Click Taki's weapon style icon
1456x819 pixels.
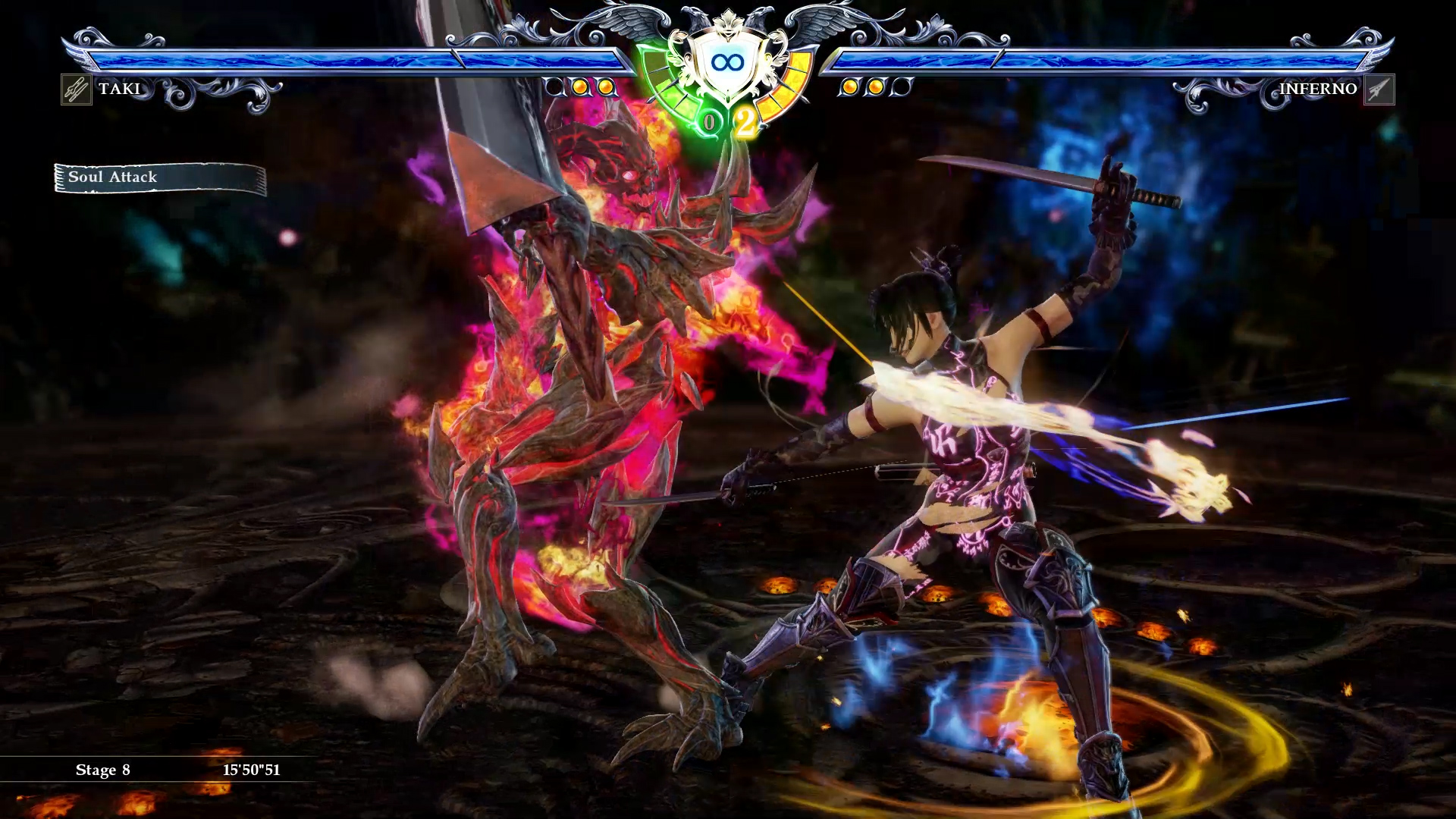[76, 89]
